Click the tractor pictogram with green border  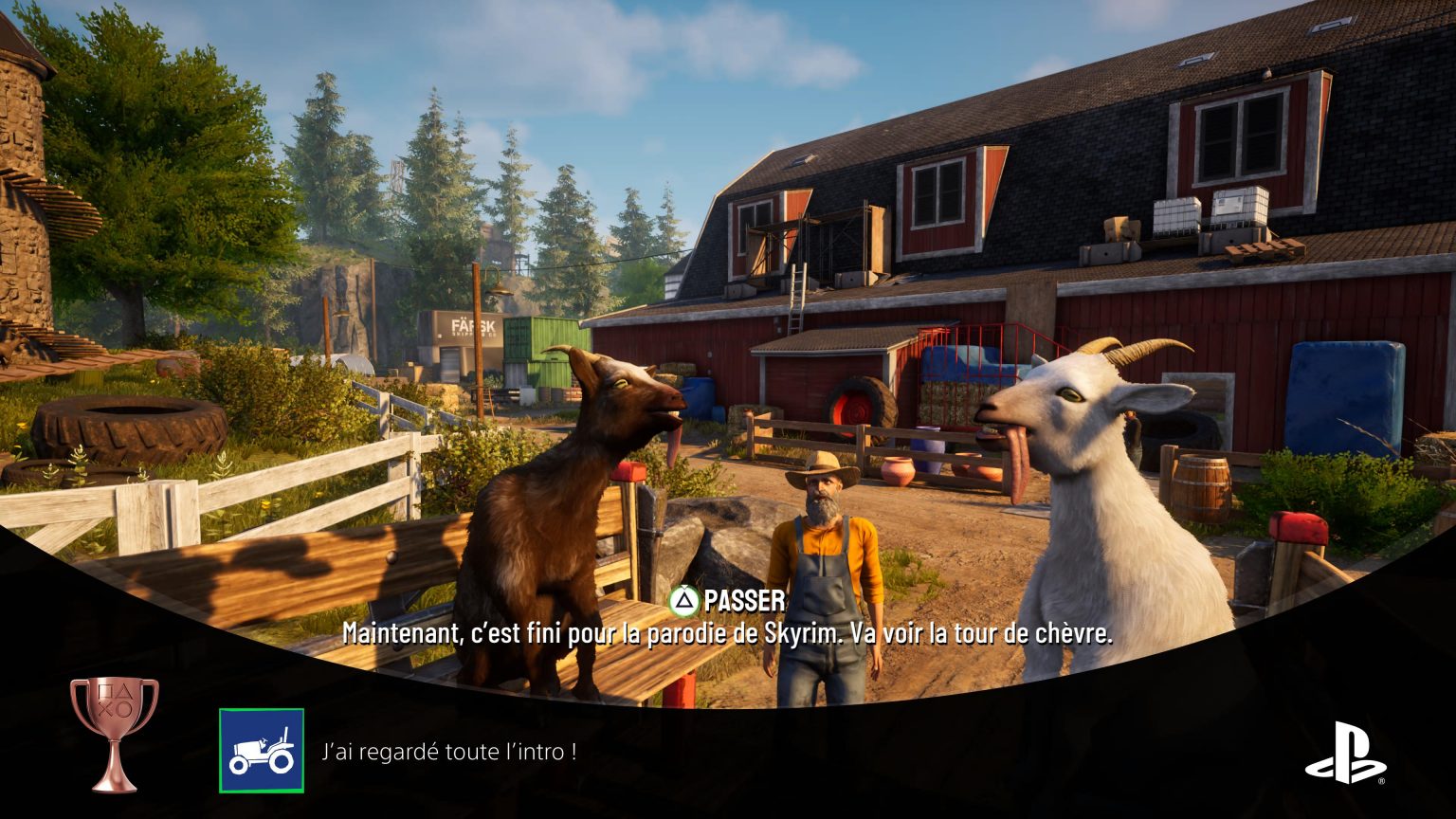coord(263,748)
